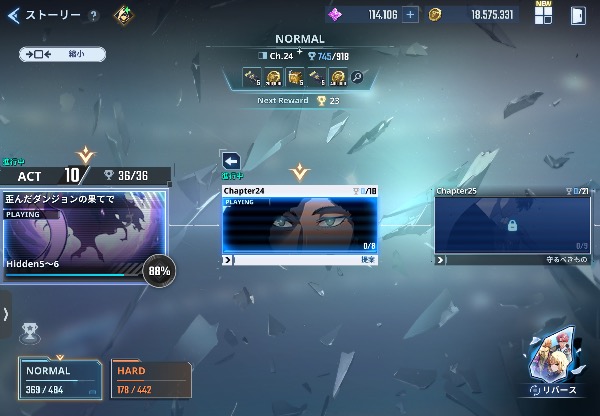Select the locked Chapter25 card
600x416 pixels.
click(511, 225)
